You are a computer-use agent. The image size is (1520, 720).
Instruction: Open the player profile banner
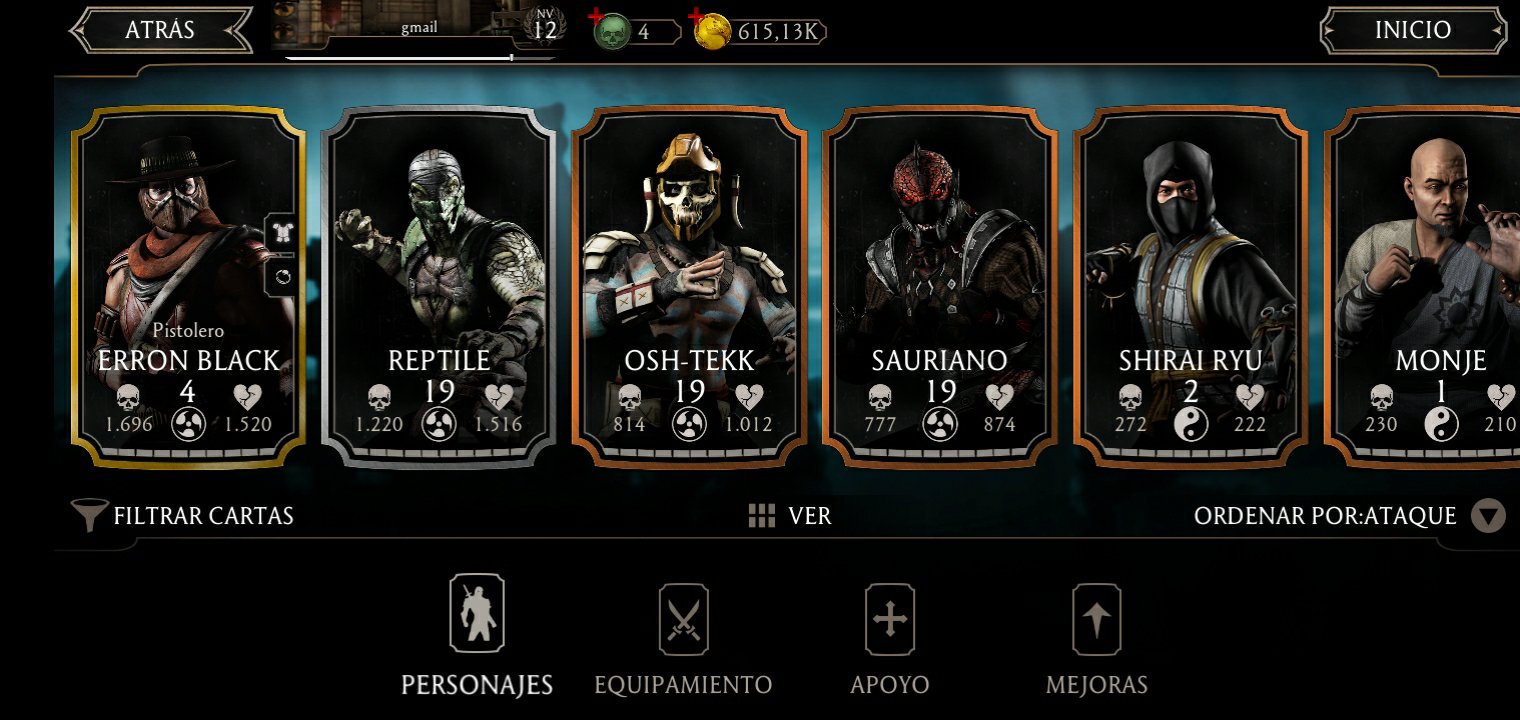click(x=415, y=28)
